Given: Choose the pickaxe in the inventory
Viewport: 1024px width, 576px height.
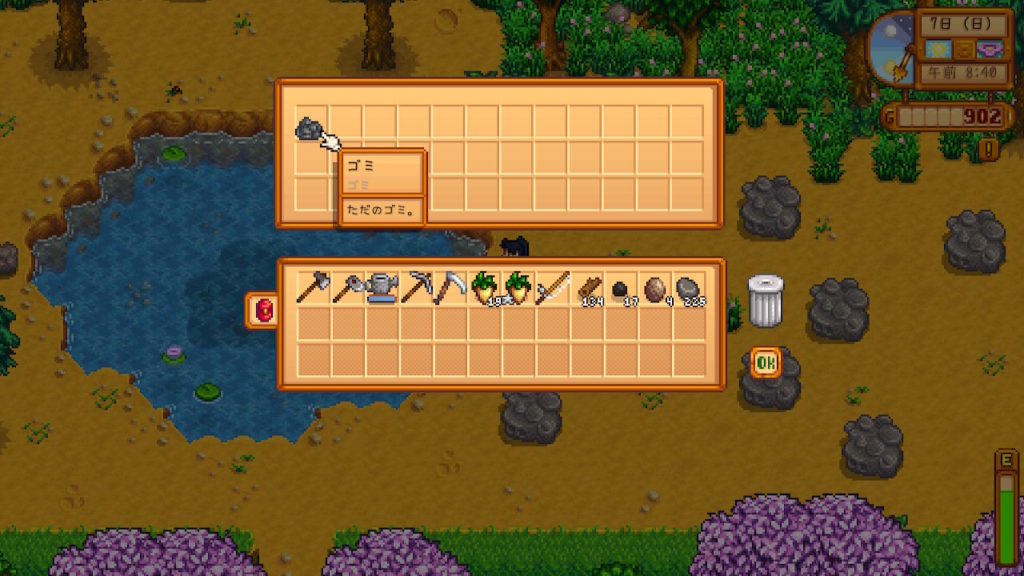Looking at the screenshot, I should coord(415,288).
